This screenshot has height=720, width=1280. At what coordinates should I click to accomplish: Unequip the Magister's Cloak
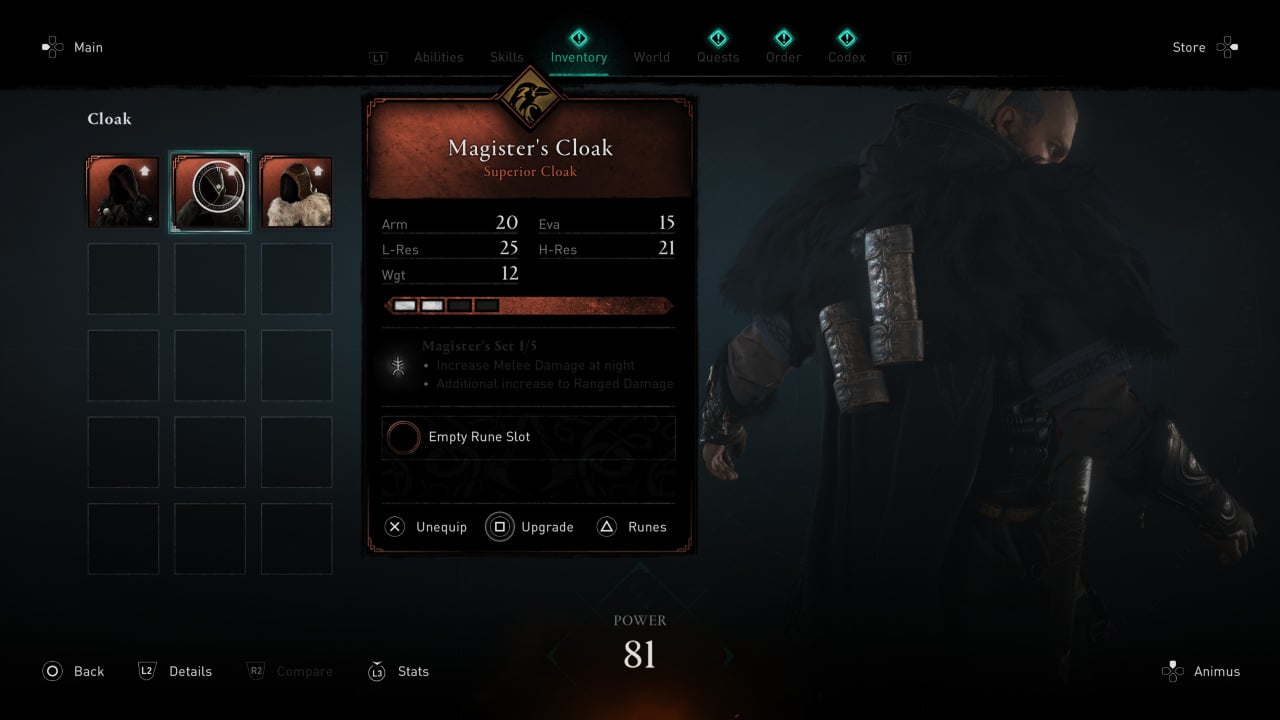point(427,527)
